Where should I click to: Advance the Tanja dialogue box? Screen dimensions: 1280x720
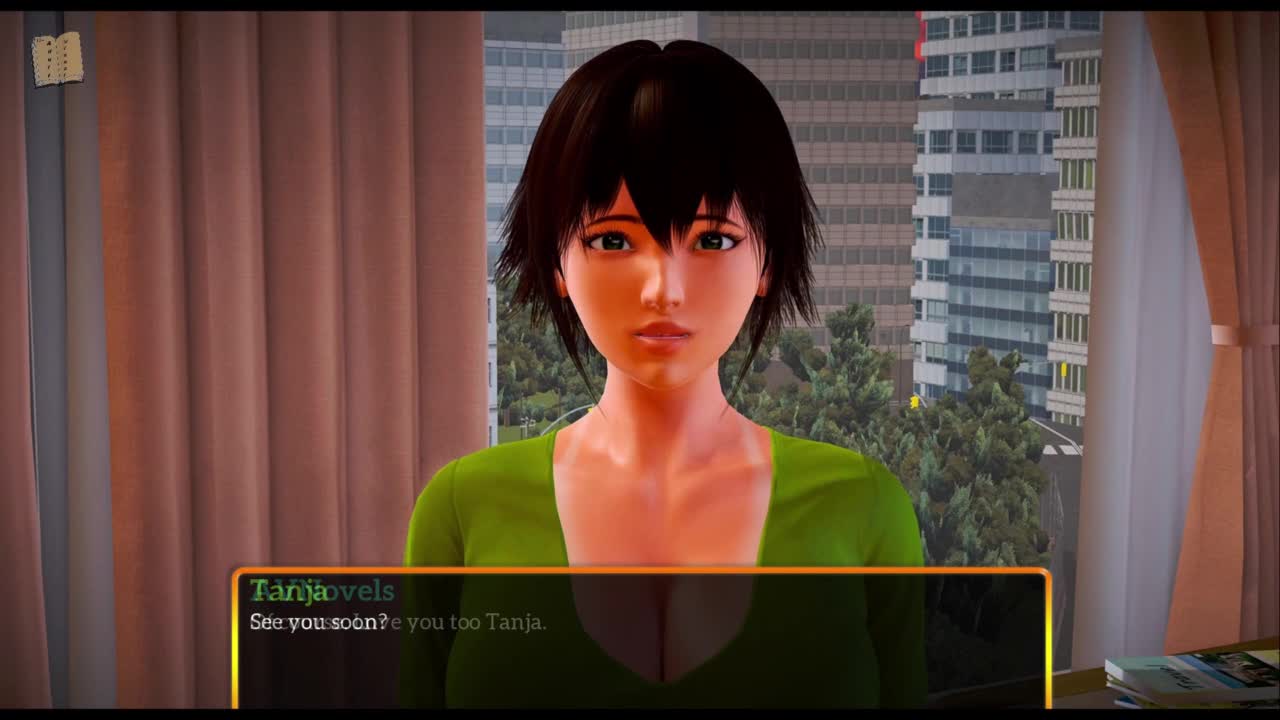[640, 638]
